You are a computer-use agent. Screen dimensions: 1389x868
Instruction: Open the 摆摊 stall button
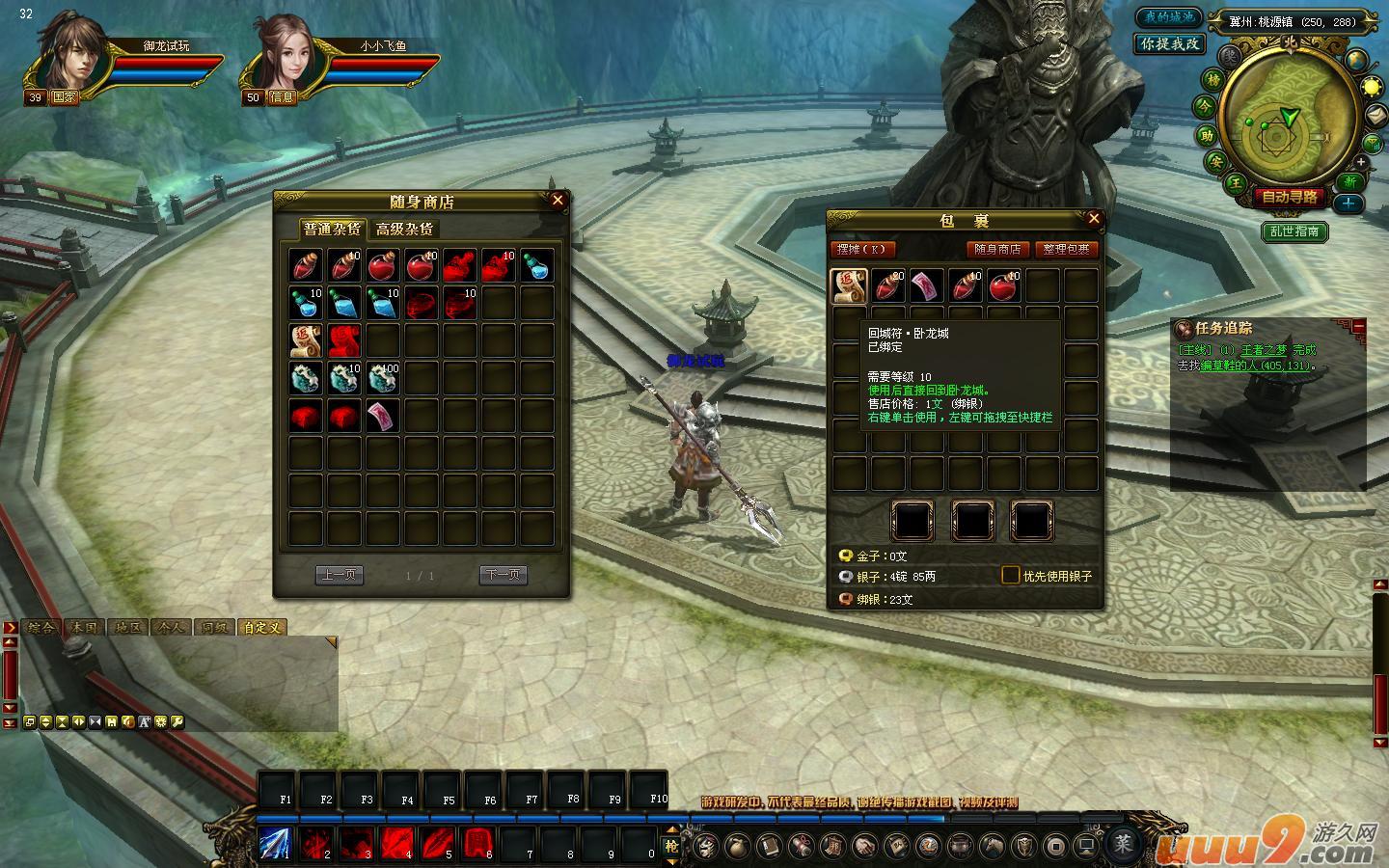863,249
